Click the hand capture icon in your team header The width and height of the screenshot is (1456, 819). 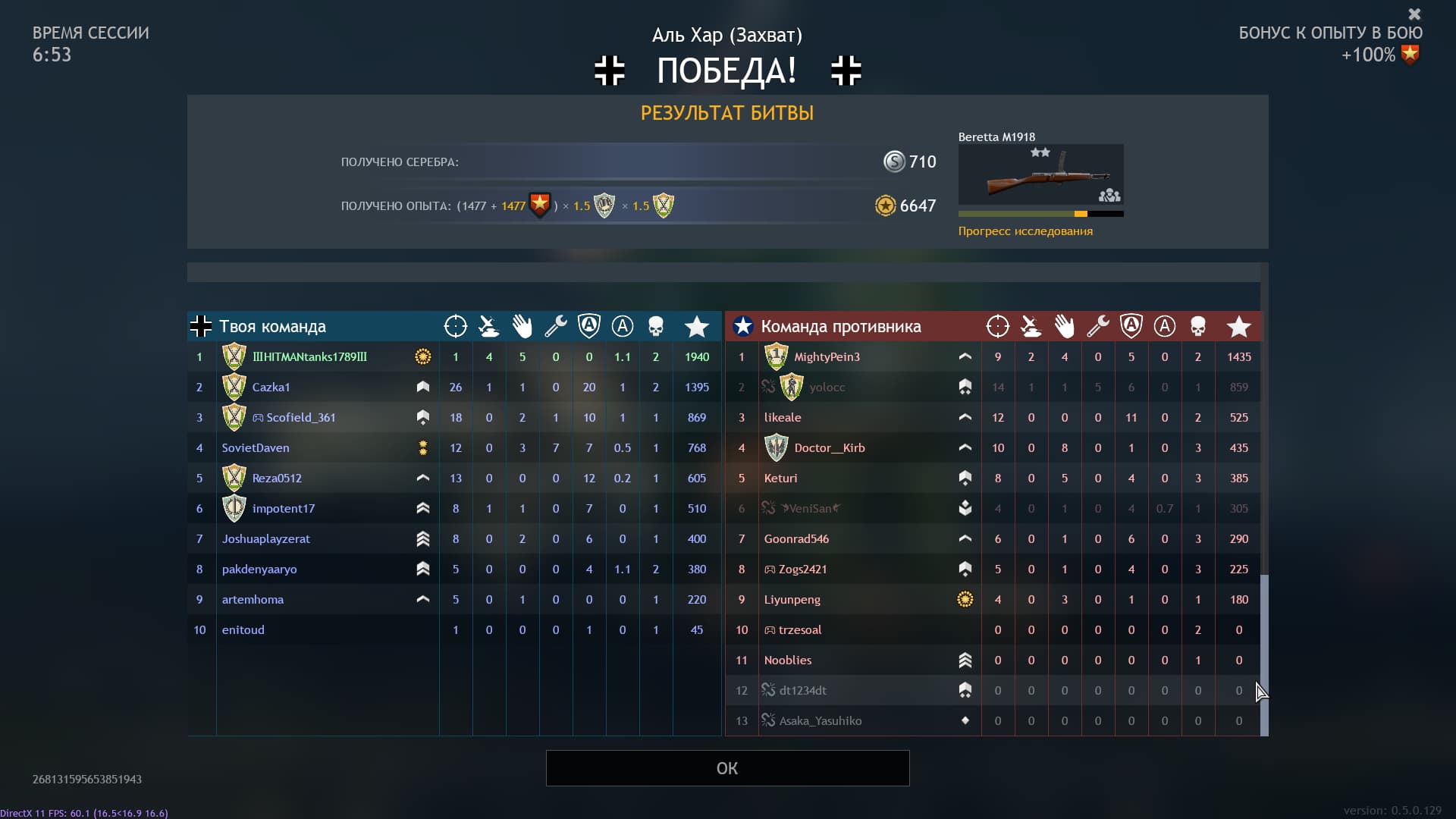pyautogui.click(x=522, y=326)
